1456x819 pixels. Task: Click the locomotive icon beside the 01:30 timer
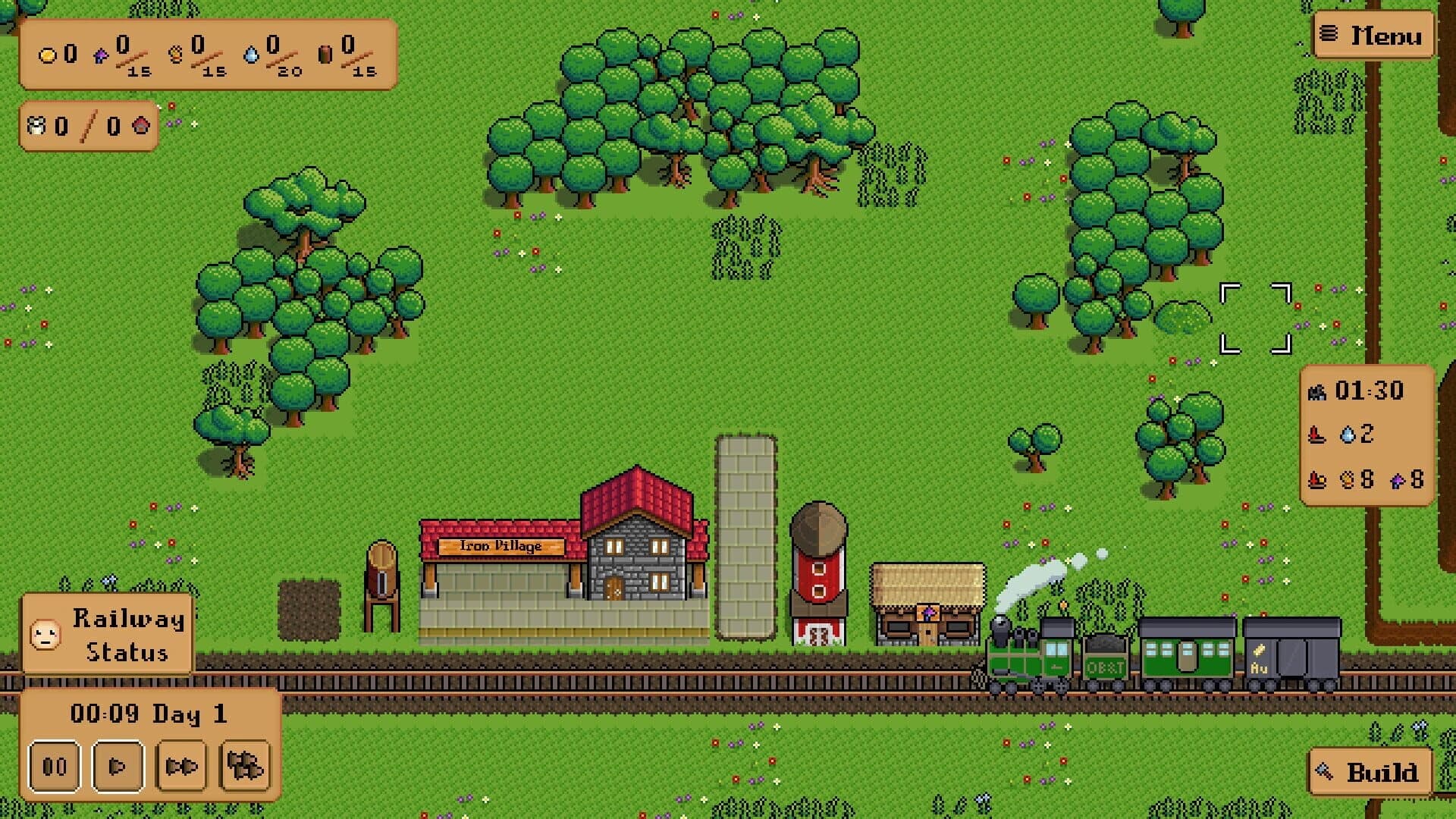coord(1316,393)
